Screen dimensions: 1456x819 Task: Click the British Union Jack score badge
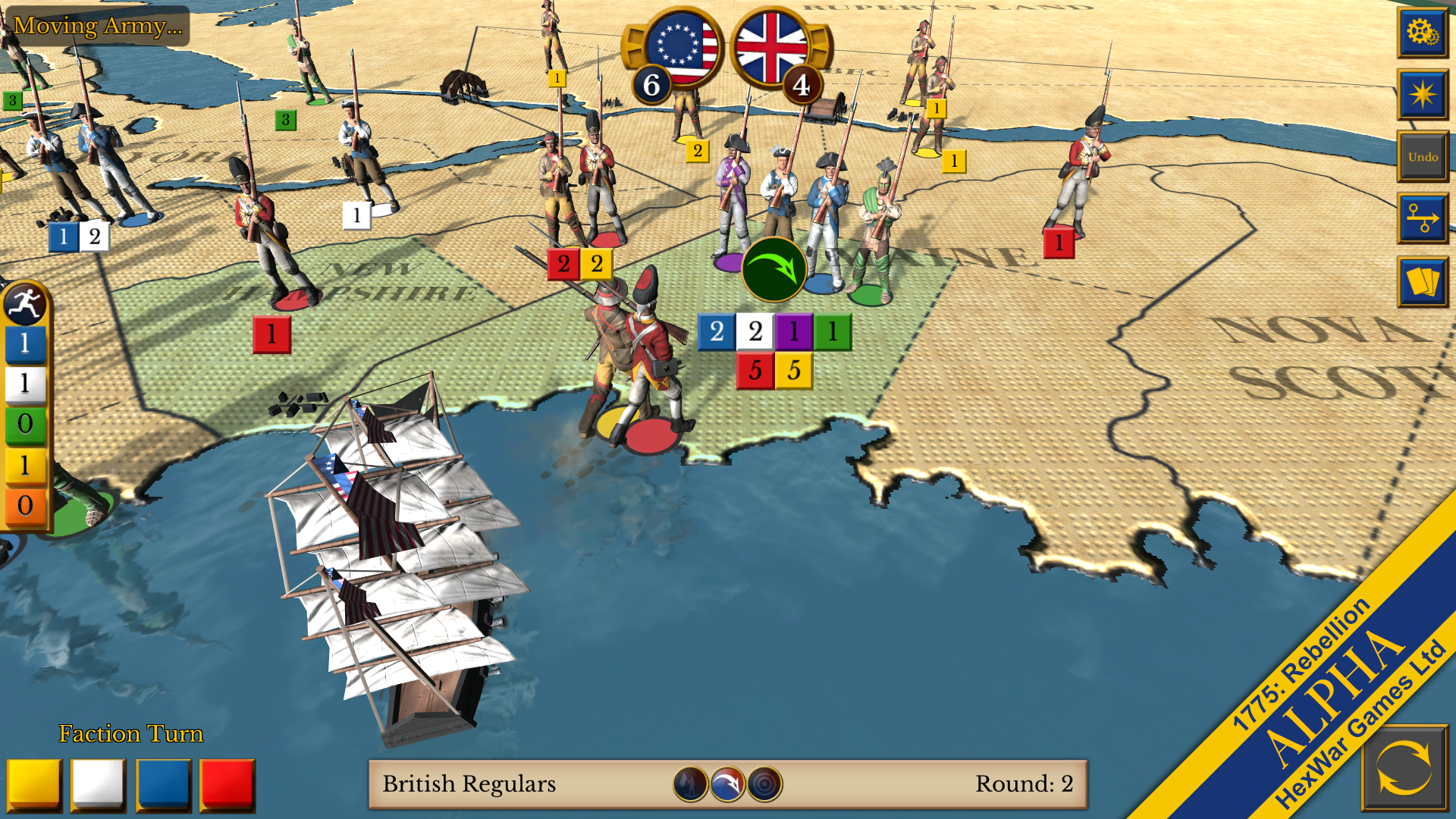[773, 48]
